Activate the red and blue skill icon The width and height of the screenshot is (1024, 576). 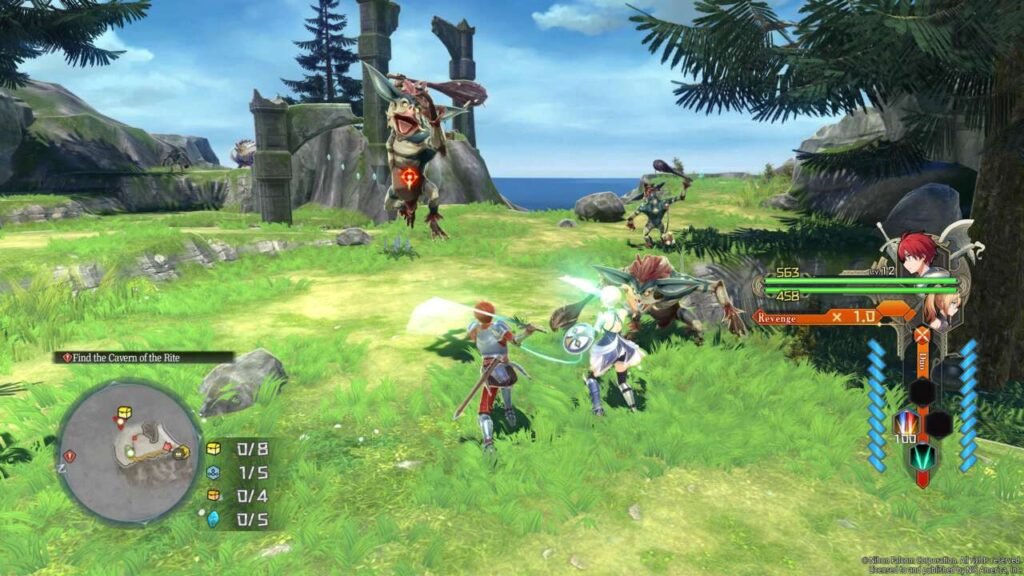[905, 423]
